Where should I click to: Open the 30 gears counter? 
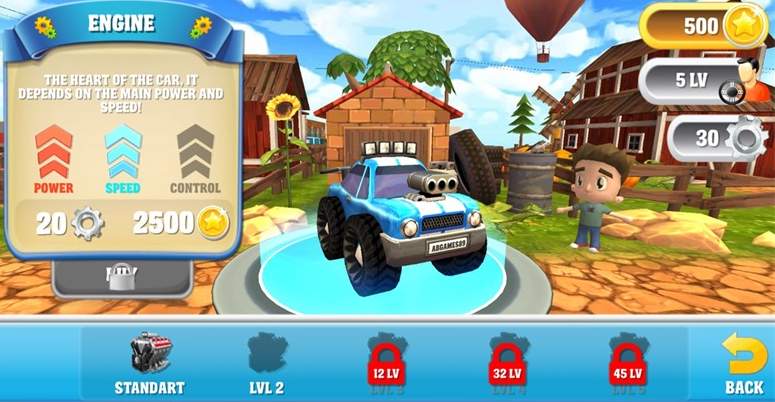717,138
